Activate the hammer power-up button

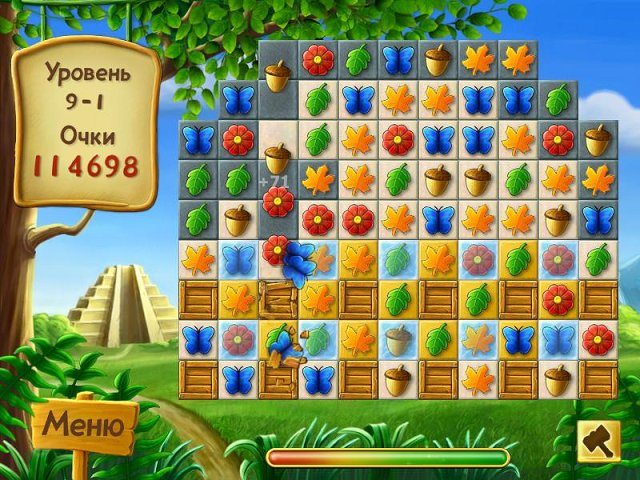600,441
